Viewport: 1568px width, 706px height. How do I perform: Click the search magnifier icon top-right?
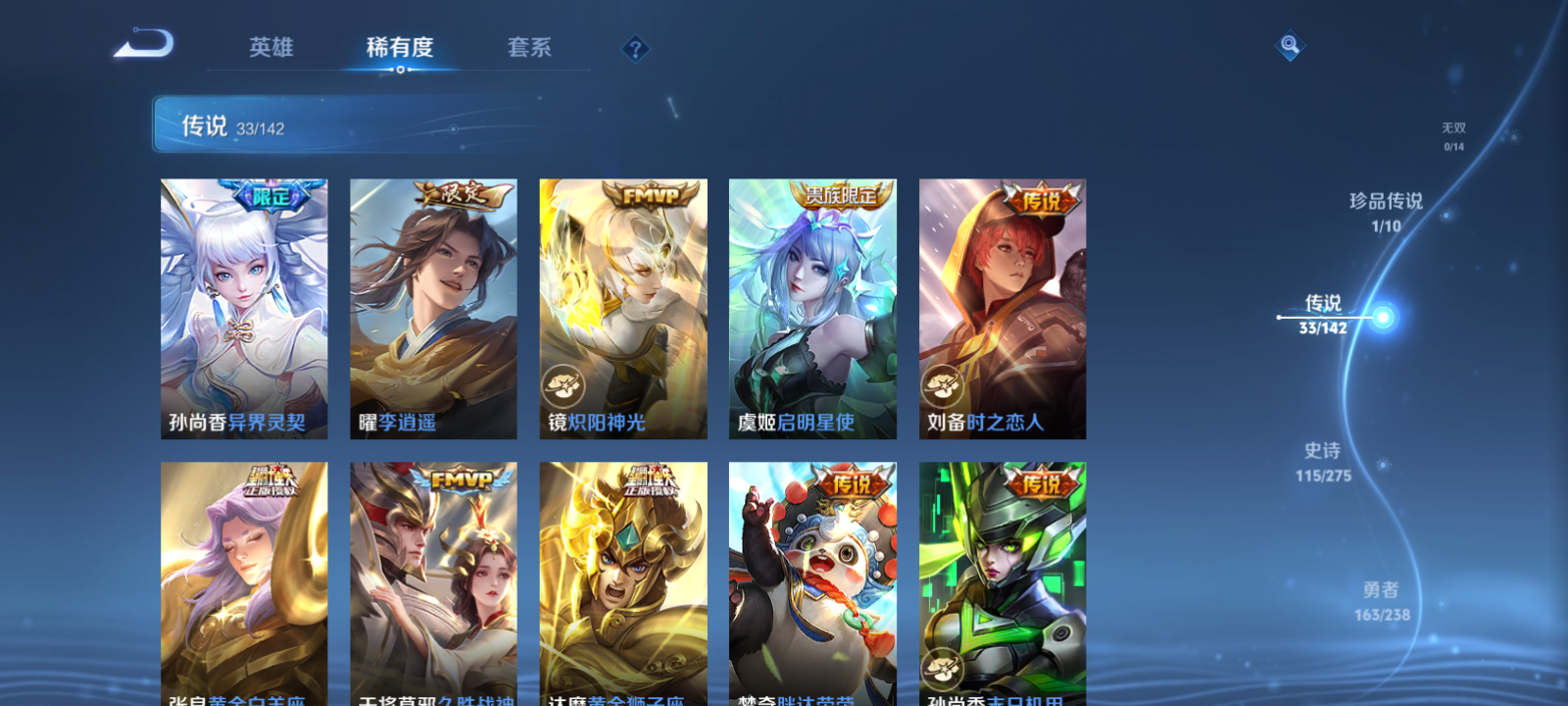(1289, 43)
